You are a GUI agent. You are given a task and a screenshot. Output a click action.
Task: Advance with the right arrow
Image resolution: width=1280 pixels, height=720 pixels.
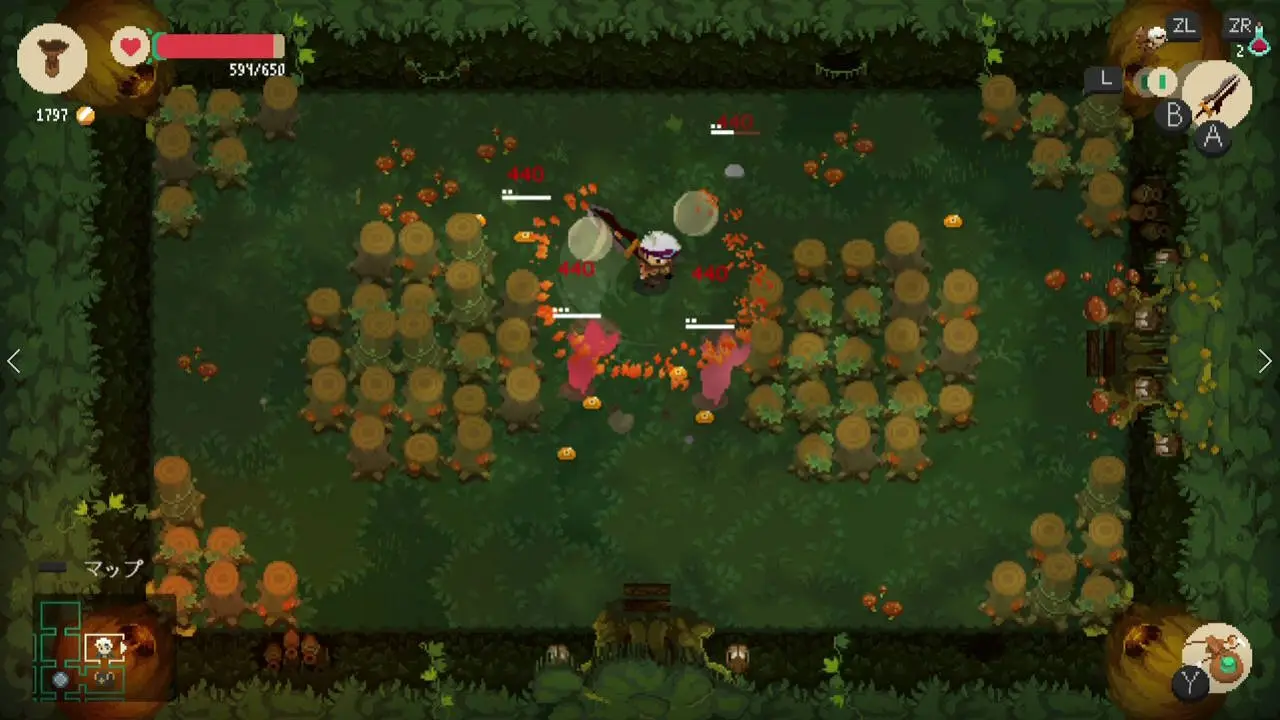(1265, 361)
